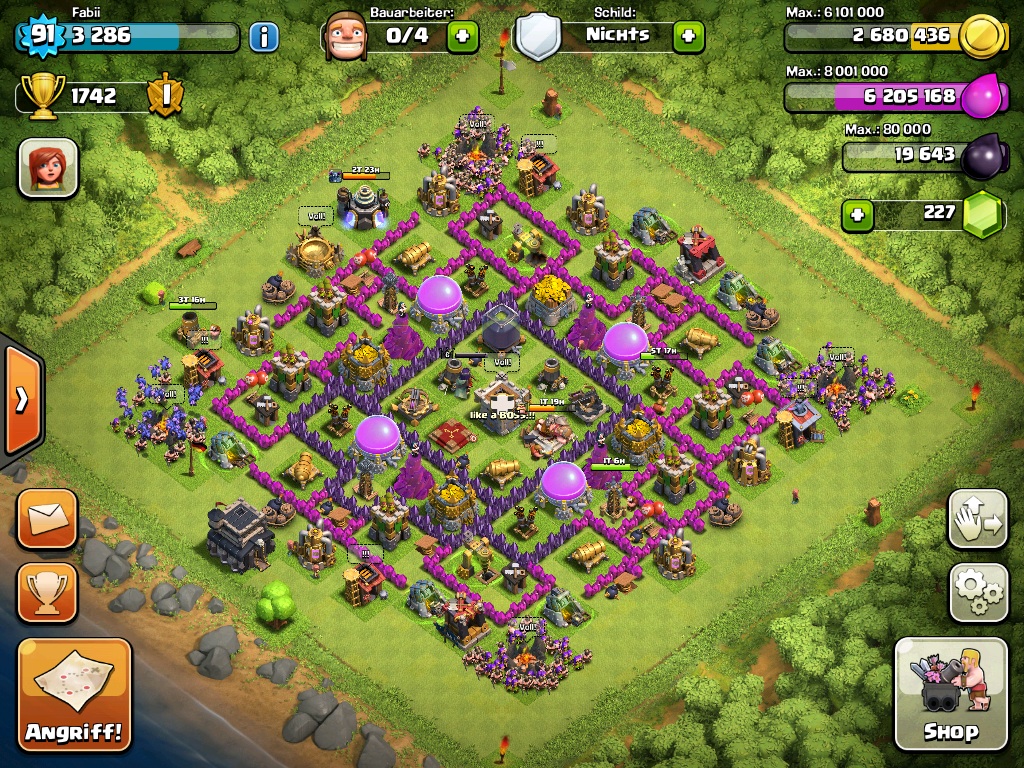
Task: Open the village layout editor hand button
Action: [x=978, y=519]
